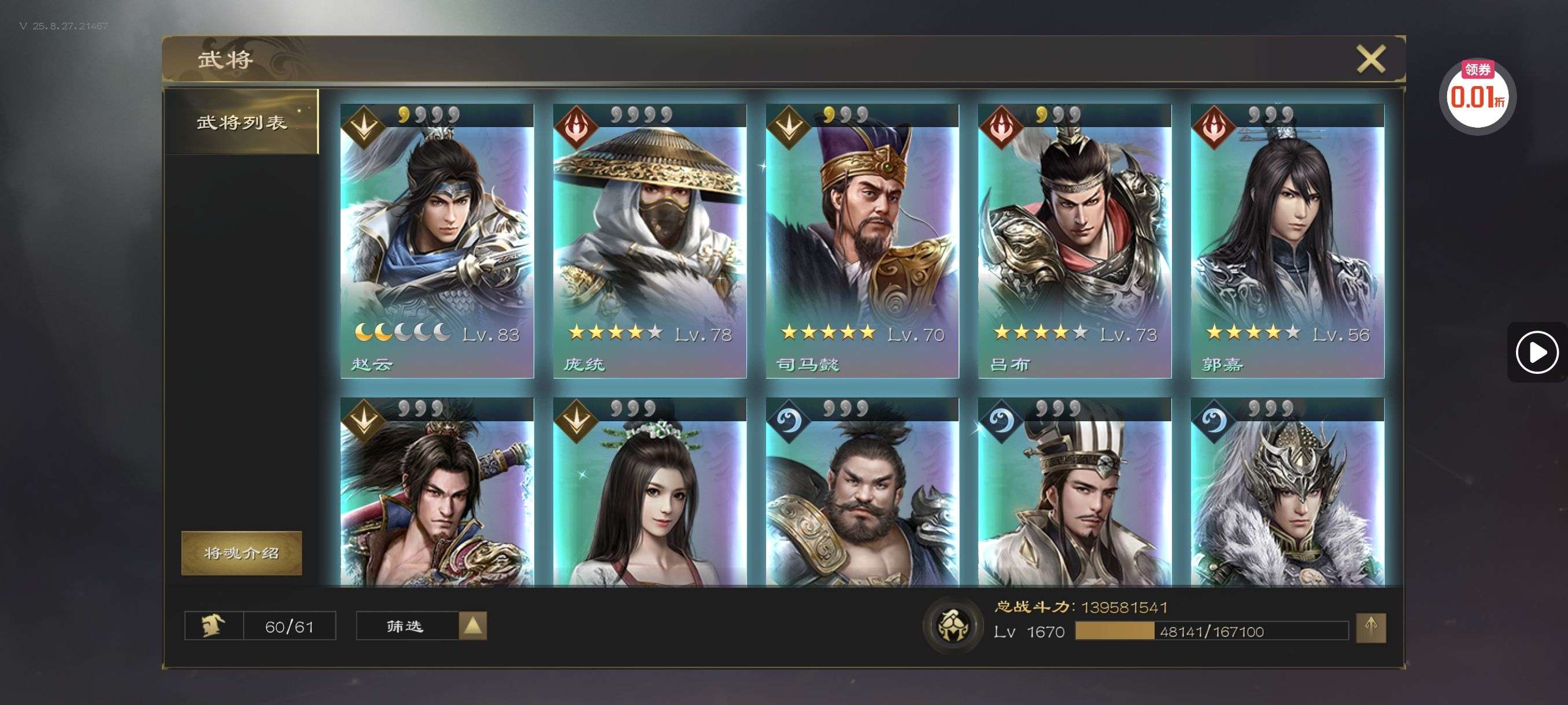The width and height of the screenshot is (1568, 705).
Task: Select the 吕布 general card
Action: tap(1074, 241)
